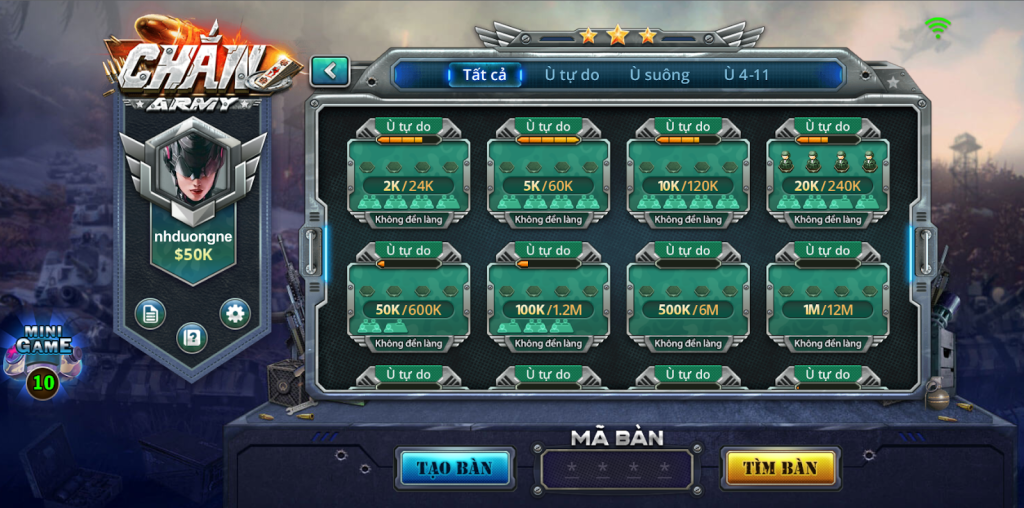Open the 500K/6M table
Viewport: 1024px width, 508px height.
click(688, 300)
